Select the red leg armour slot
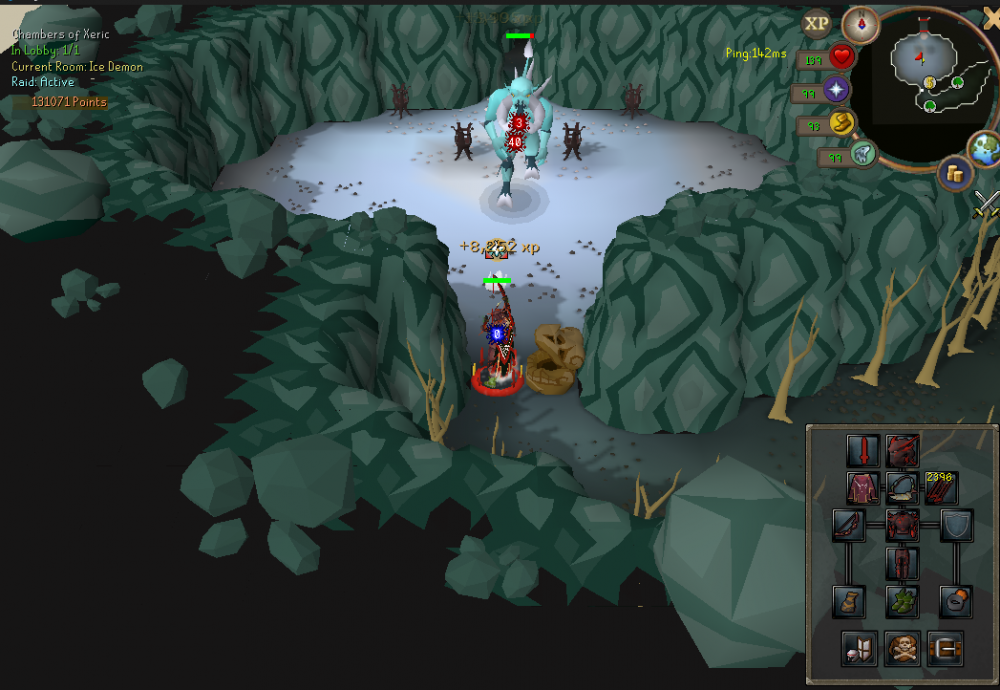The width and height of the screenshot is (1000, 690). (x=902, y=563)
